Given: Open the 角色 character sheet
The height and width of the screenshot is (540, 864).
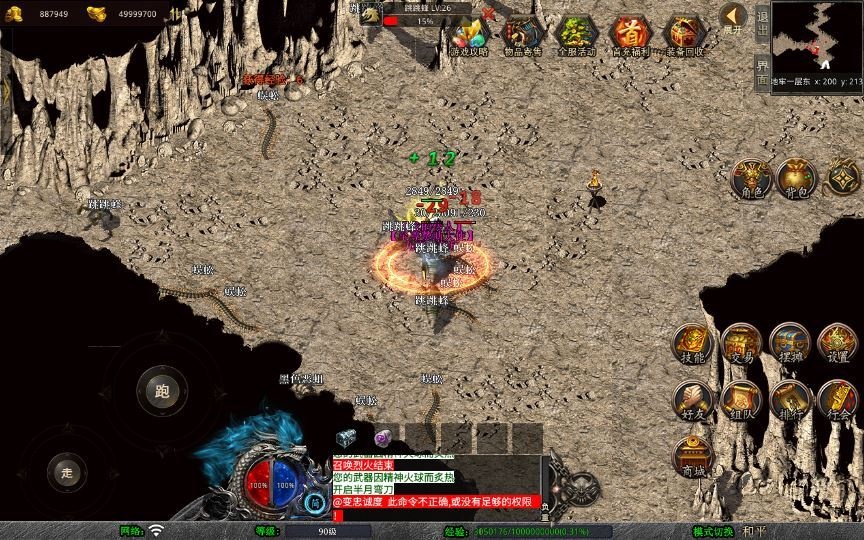Looking at the screenshot, I should click(750, 176).
